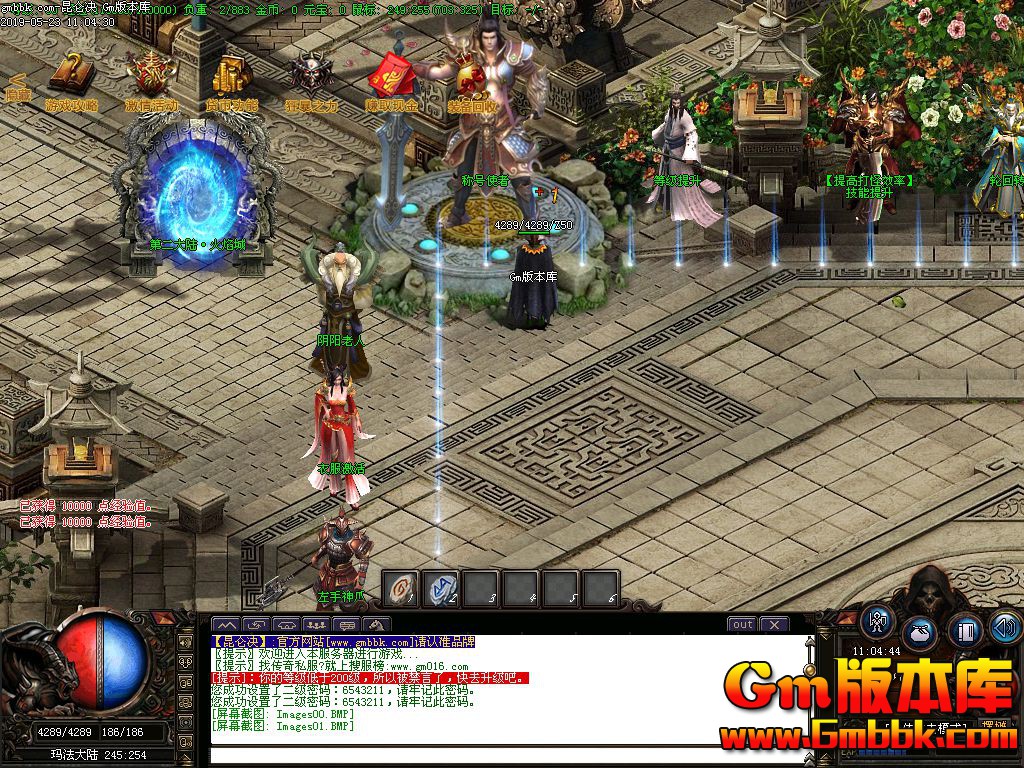Open the bag inventory round button
Image resolution: width=1024 pixels, height=768 pixels.
(x=920, y=631)
